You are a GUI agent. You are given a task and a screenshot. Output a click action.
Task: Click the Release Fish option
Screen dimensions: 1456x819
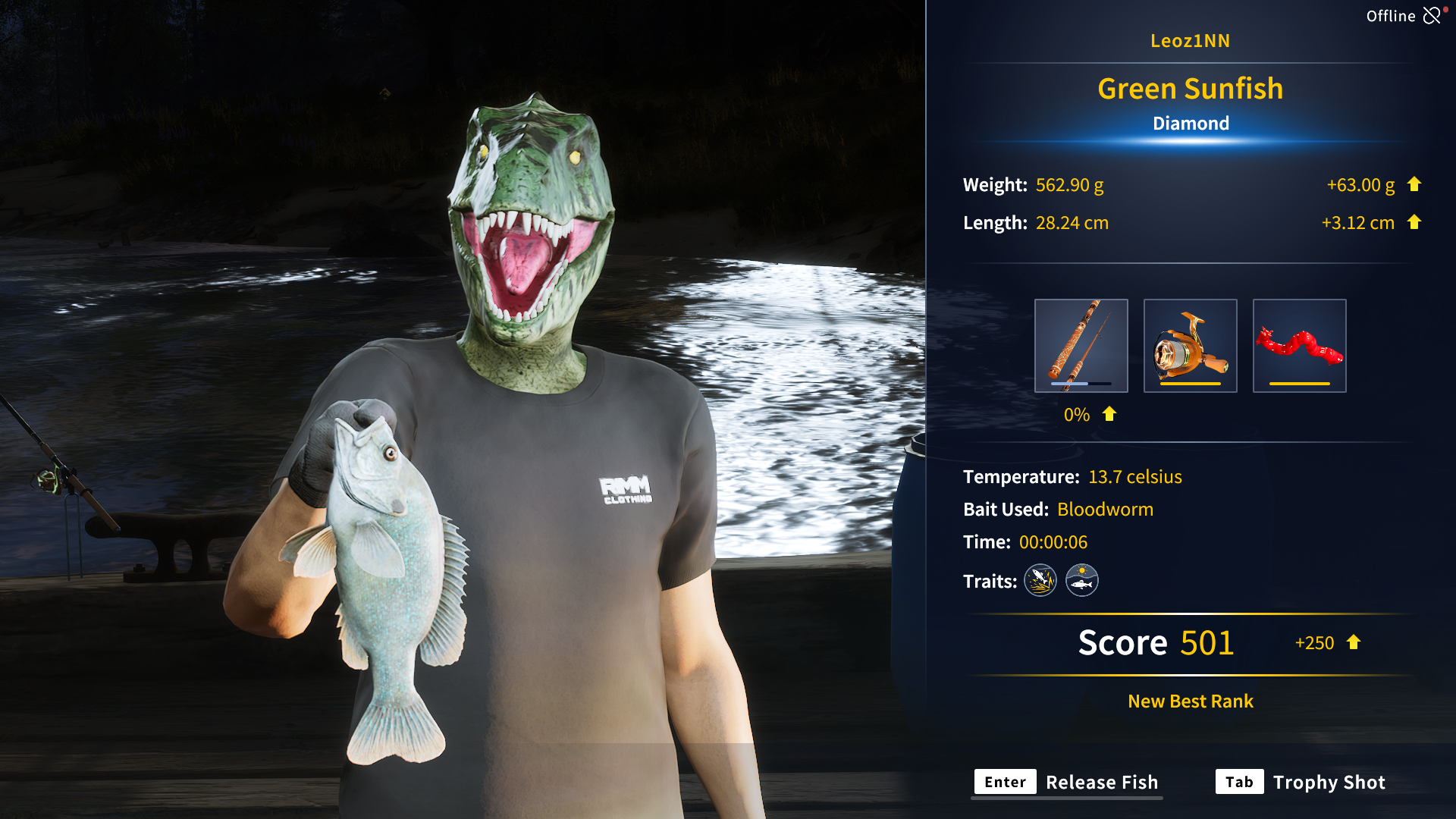click(1068, 782)
